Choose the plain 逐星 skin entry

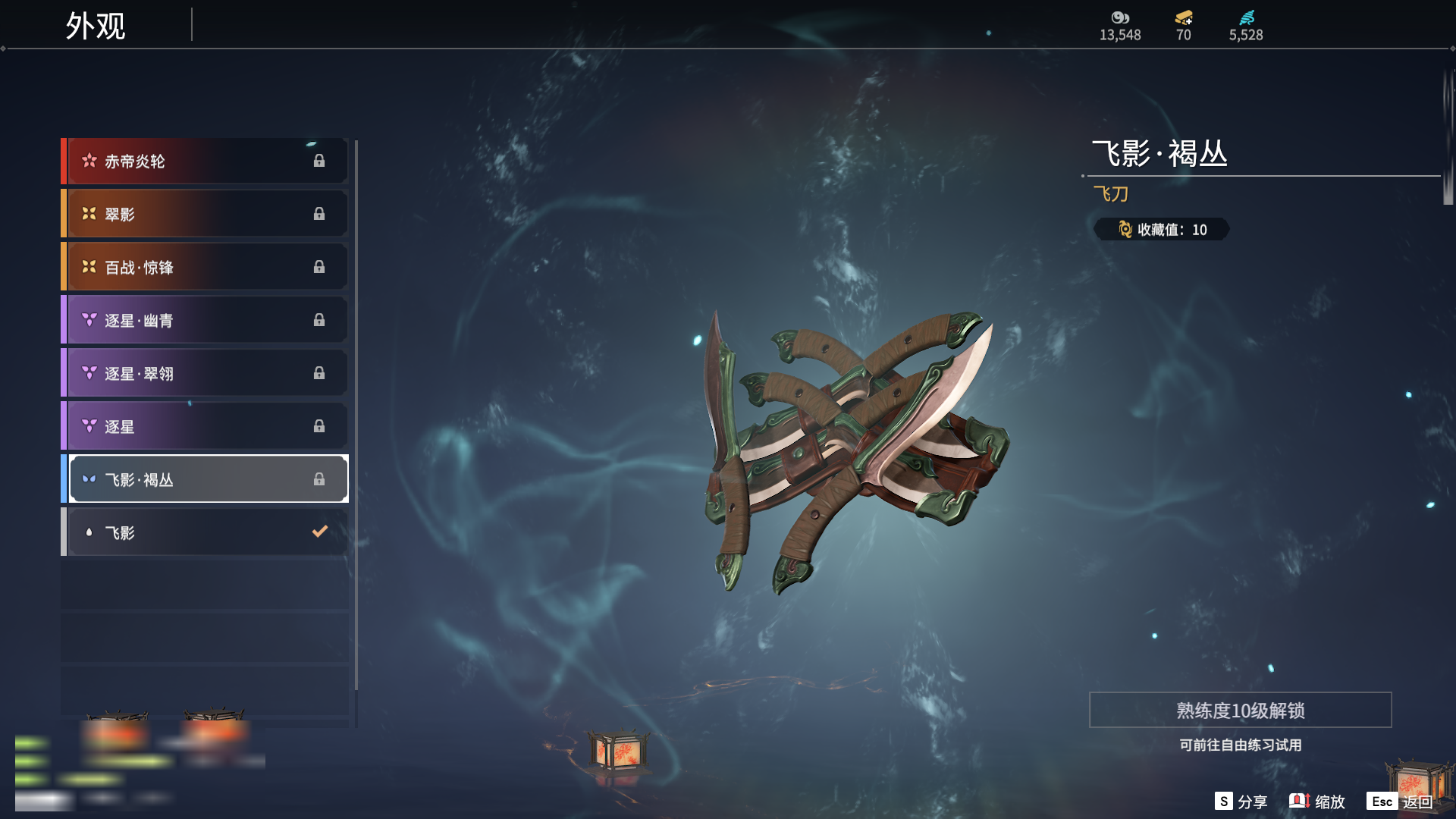tap(205, 426)
